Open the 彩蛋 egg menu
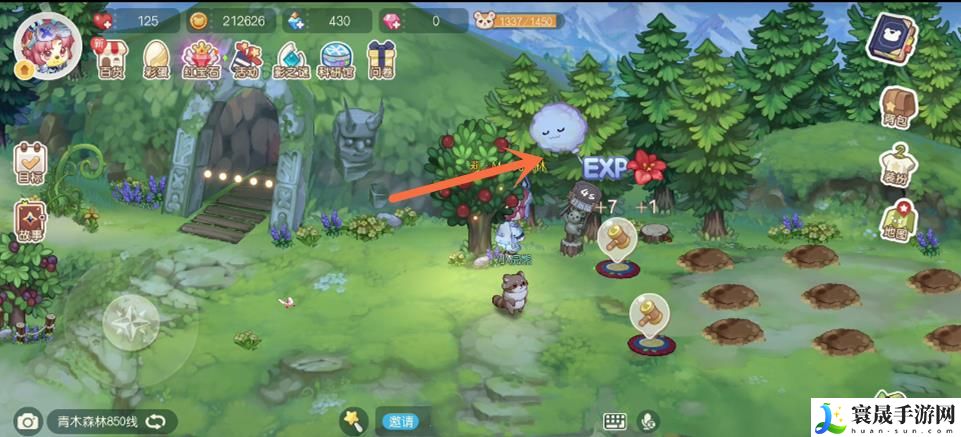961x437 pixels. (156, 59)
